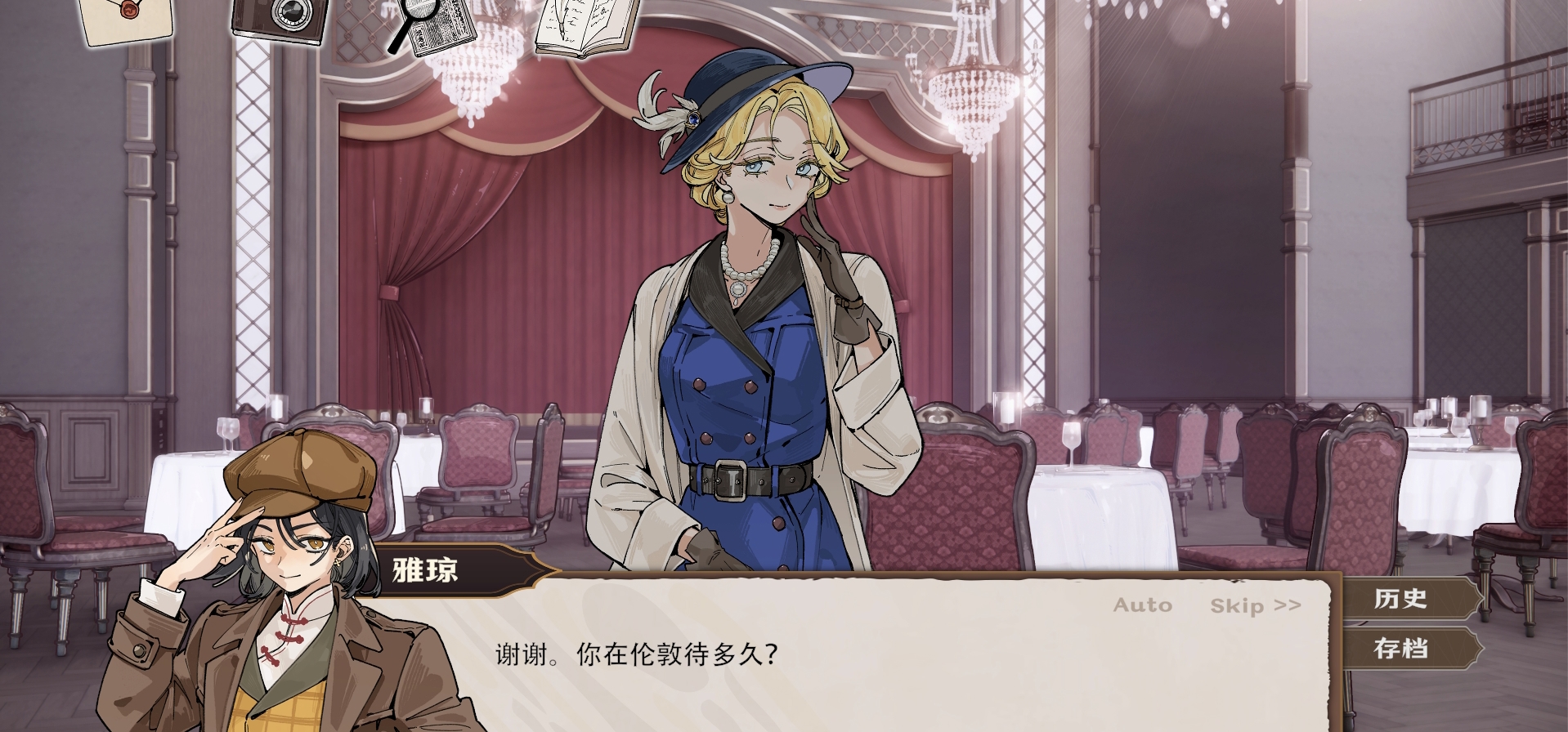Open the sealed envelope icon

pos(127,18)
